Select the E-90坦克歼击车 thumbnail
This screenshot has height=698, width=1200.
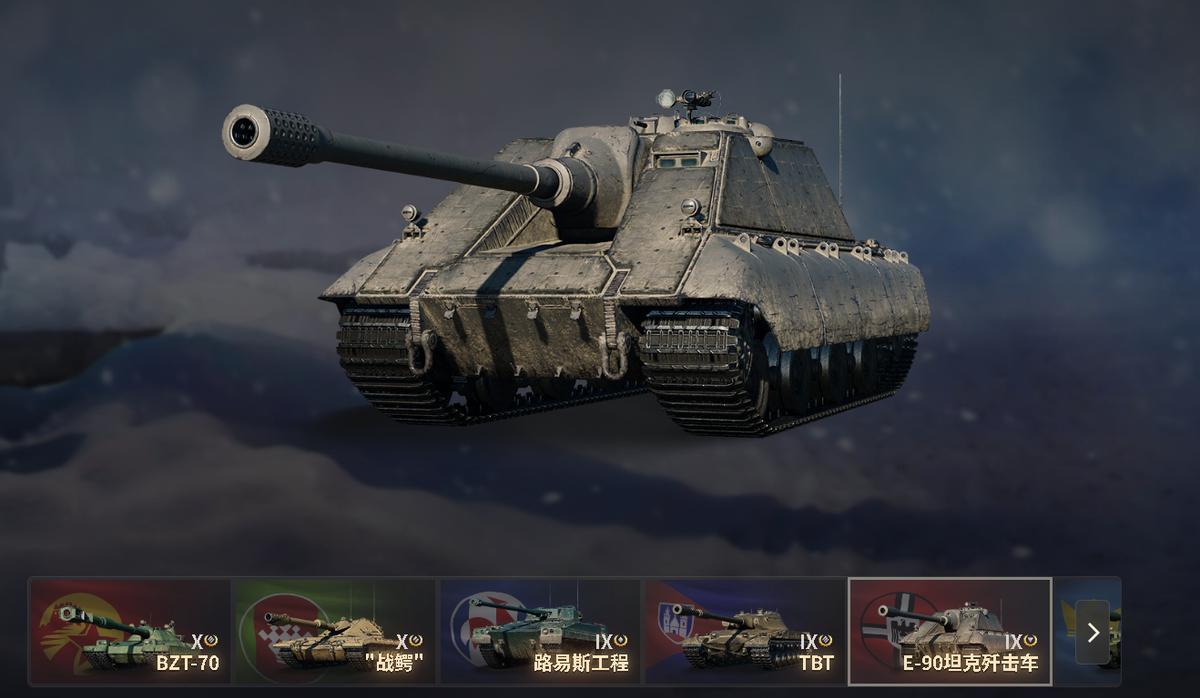click(x=949, y=631)
